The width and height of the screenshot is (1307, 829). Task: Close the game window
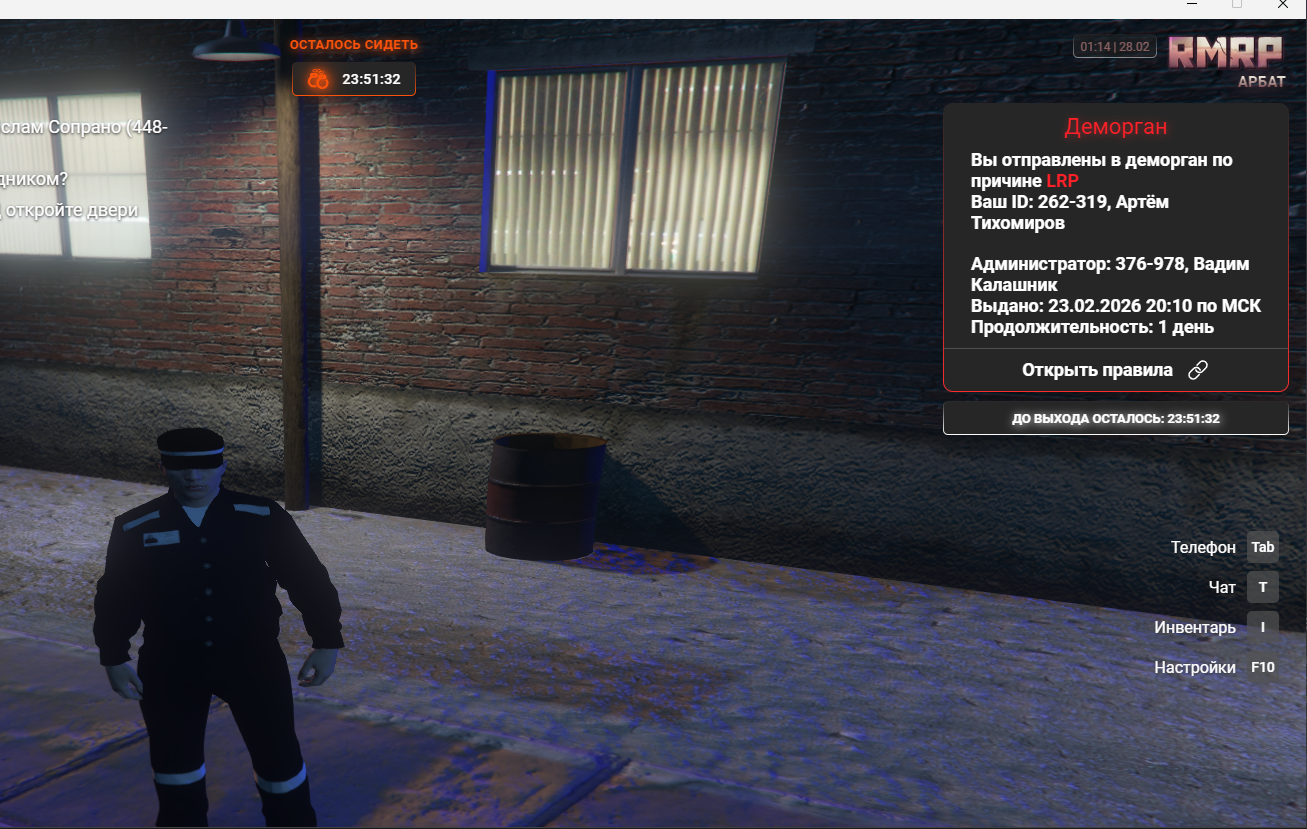(1283, 5)
